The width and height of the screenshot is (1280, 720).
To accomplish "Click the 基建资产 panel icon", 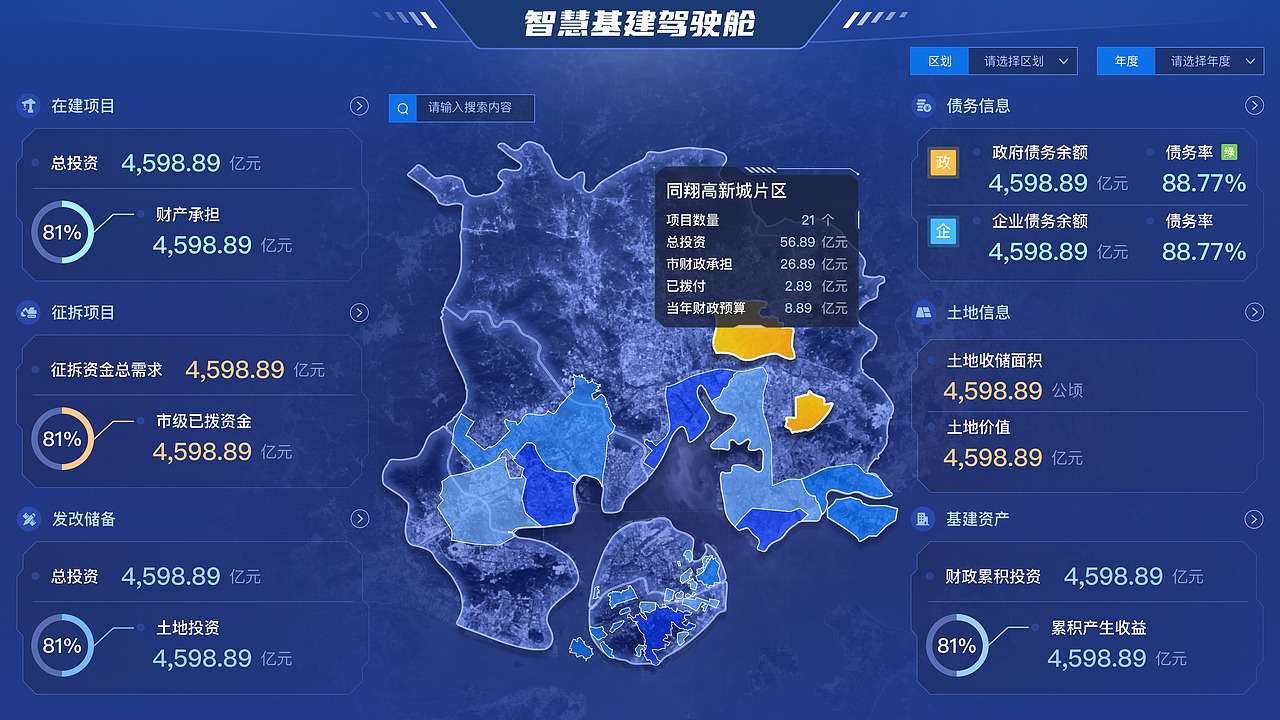I will click(923, 519).
